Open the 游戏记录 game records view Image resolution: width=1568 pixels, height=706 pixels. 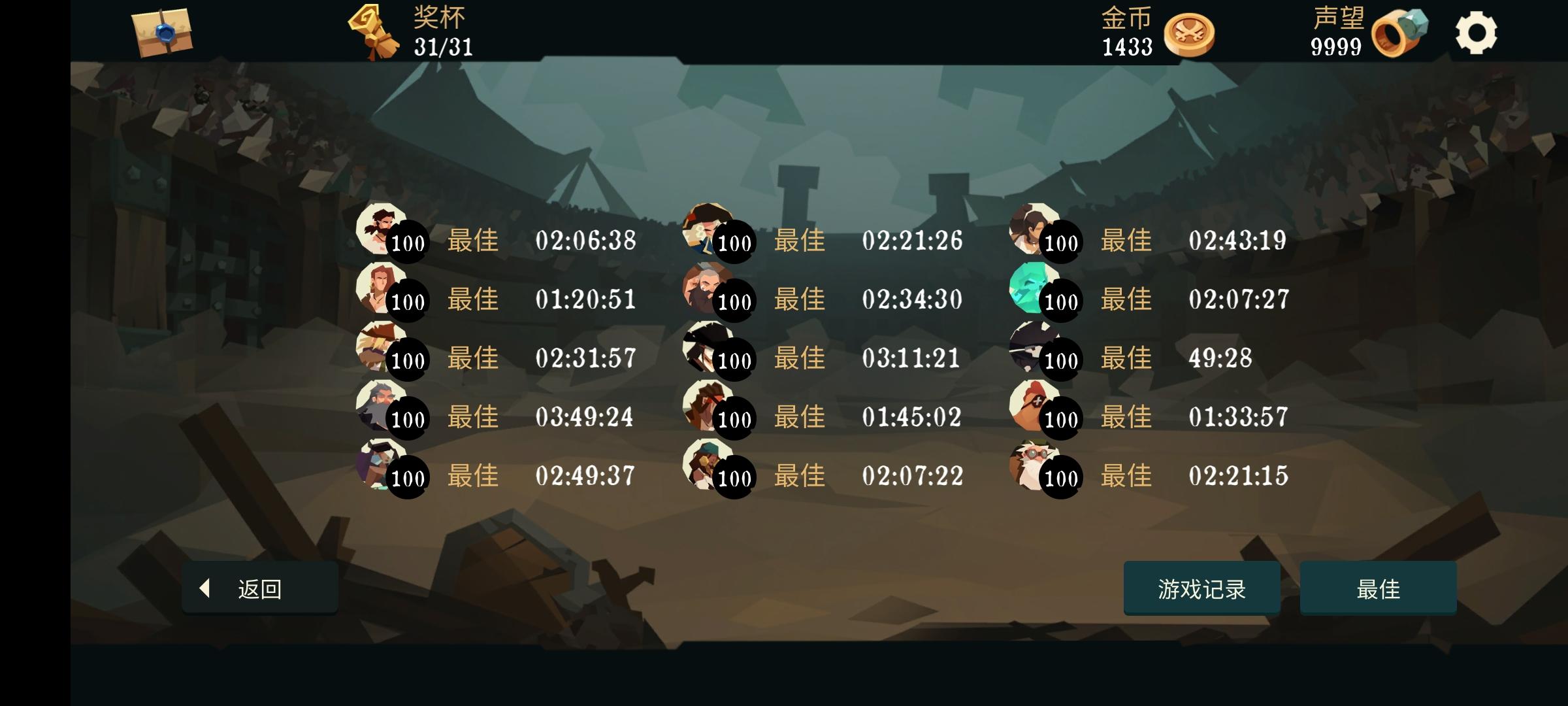pyautogui.click(x=1202, y=590)
